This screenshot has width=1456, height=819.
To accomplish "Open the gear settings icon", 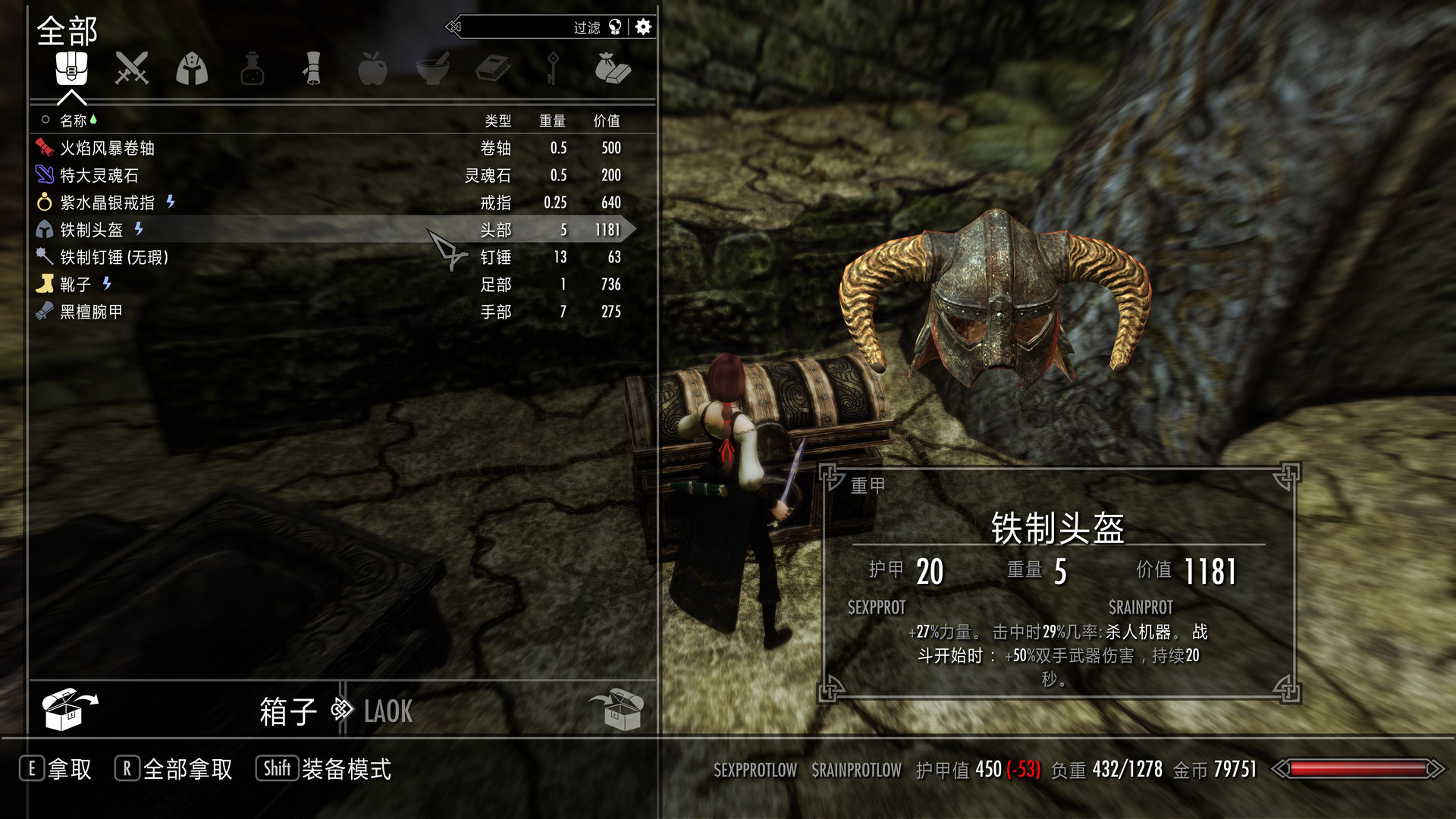I will (643, 27).
